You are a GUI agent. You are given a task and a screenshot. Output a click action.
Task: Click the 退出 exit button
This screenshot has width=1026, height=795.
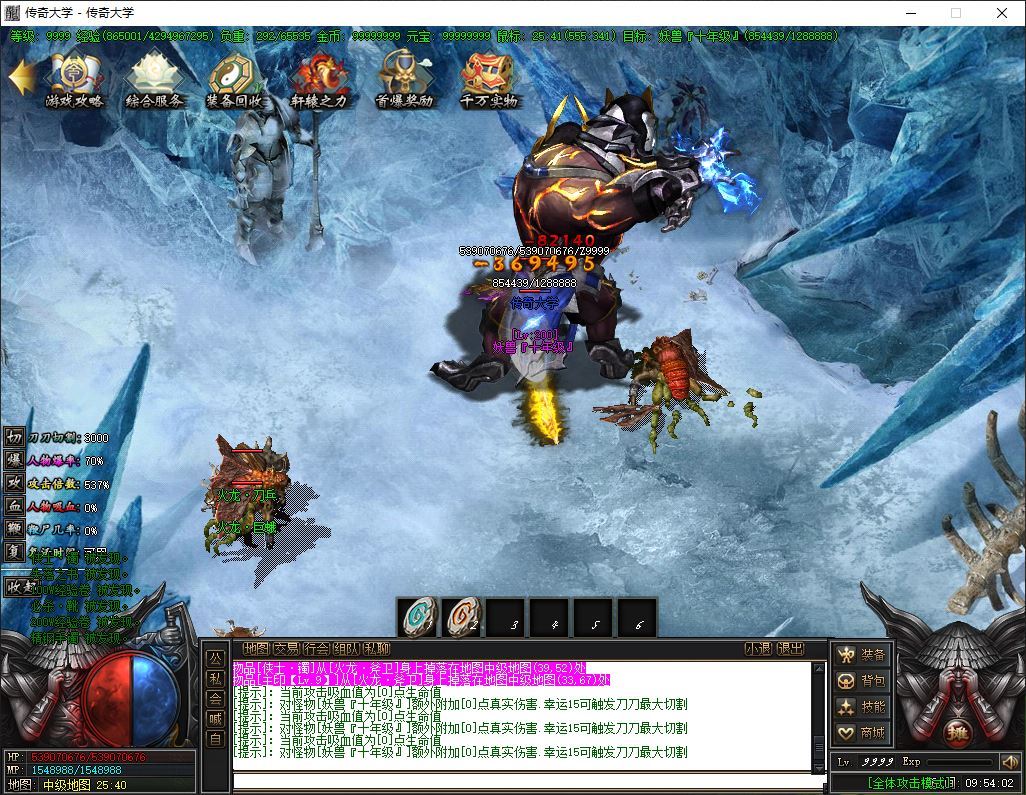pyautogui.click(x=790, y=648)
